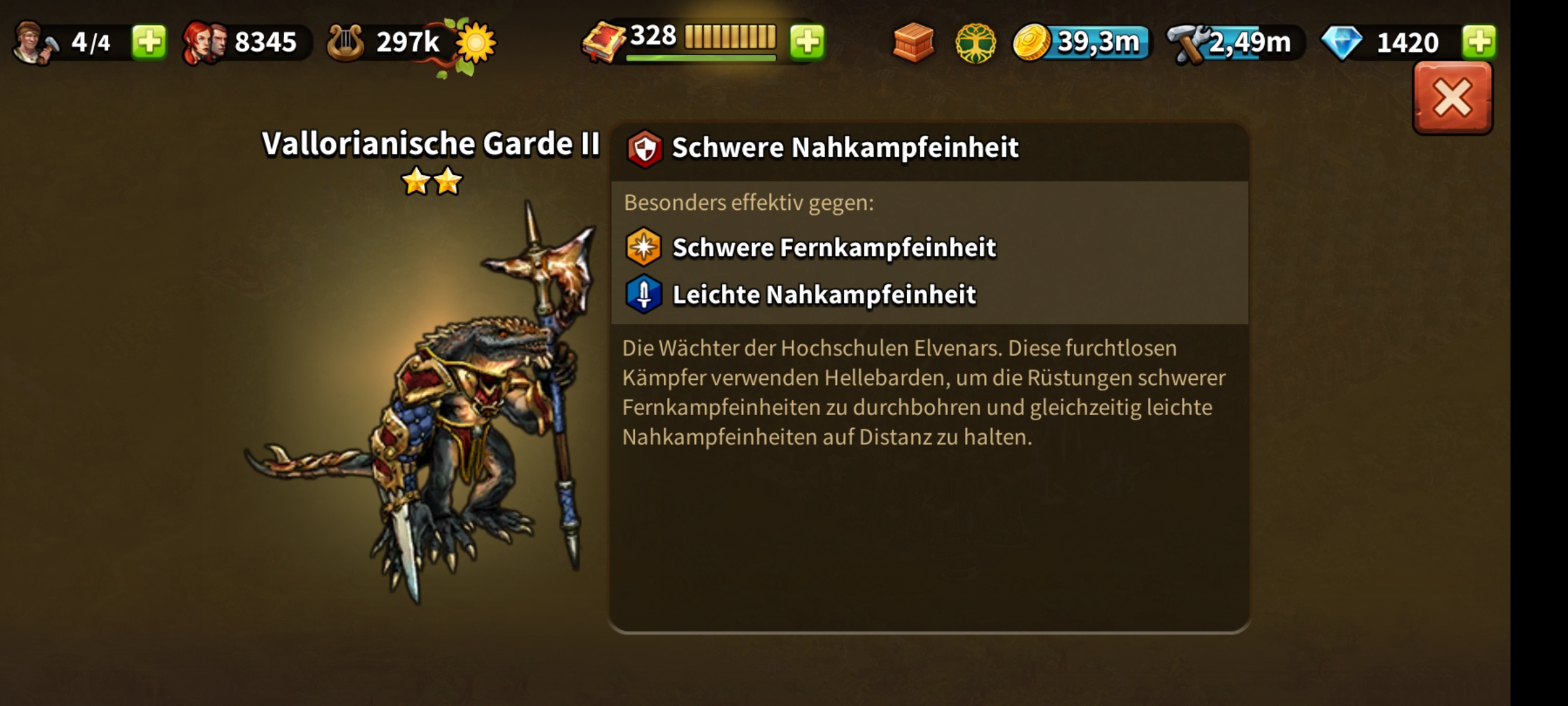The height and width of the screenshot is (706, 1568).
Task: Tap the population icon with two faces
Action: pyautogui.click(x=204, y=43)
